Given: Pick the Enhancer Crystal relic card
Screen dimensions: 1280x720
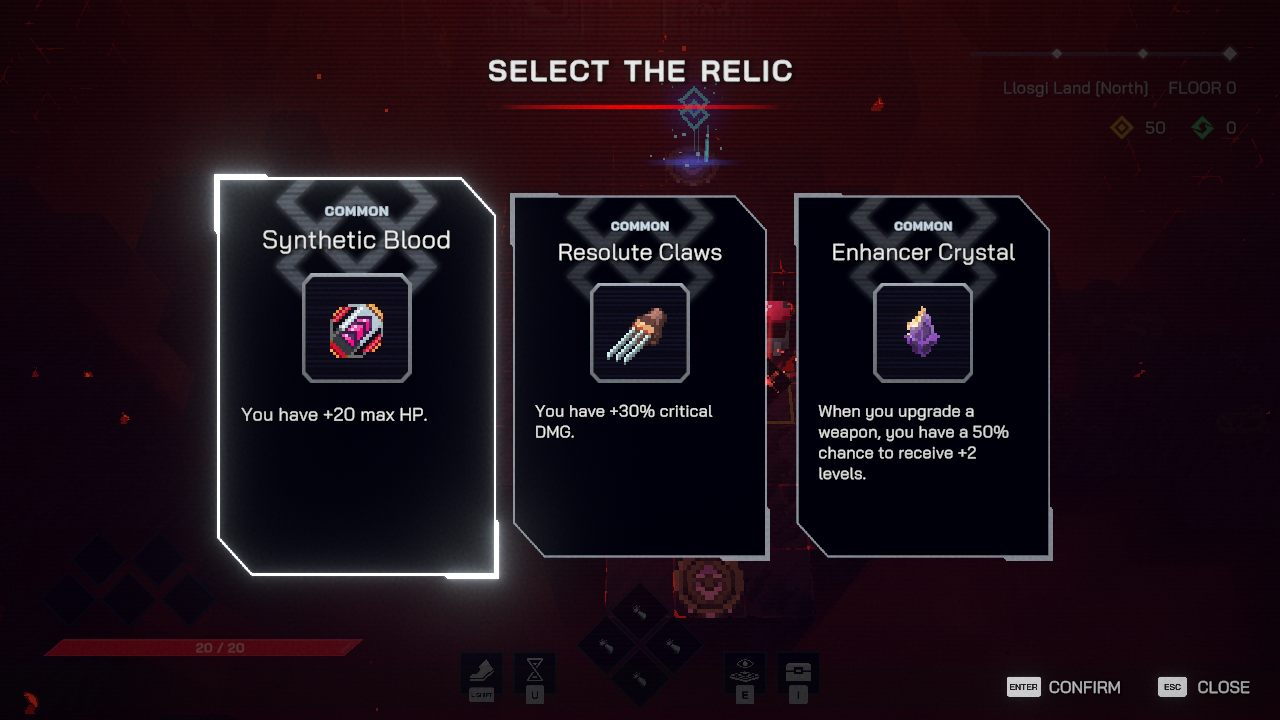Looking at the screenshot, I should [923, 375].
